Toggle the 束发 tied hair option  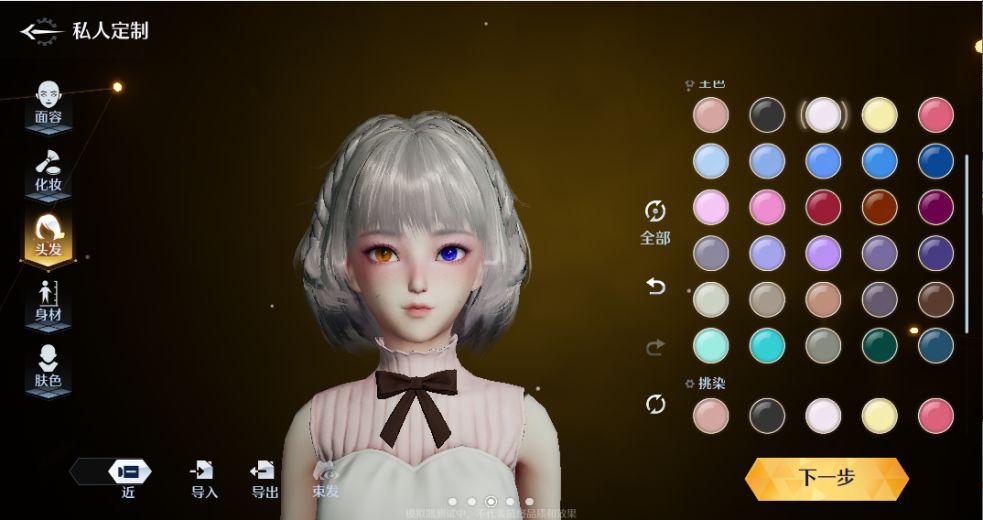pyautogui.click(x=325, y=478)
